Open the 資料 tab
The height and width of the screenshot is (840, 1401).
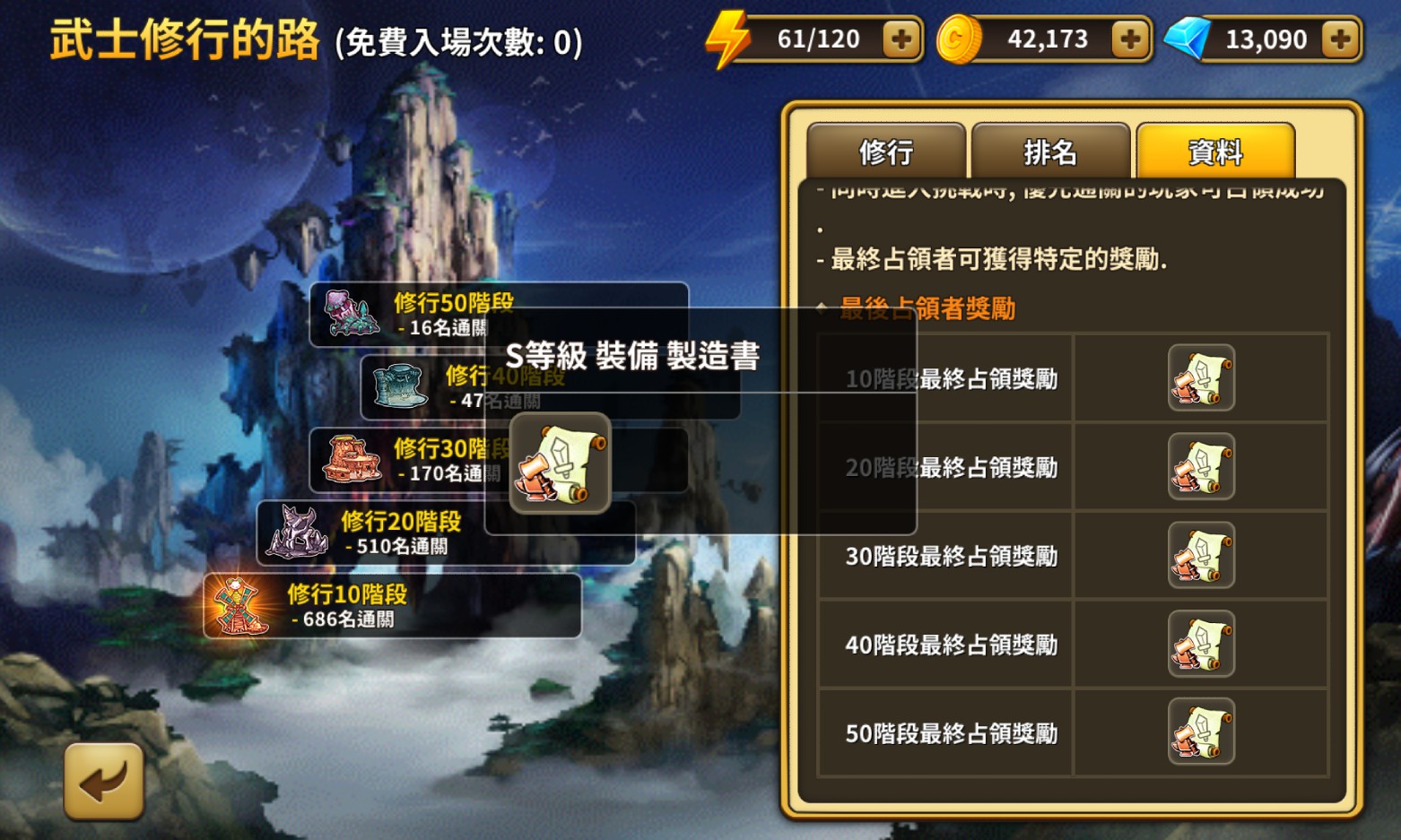(1215, 152)
